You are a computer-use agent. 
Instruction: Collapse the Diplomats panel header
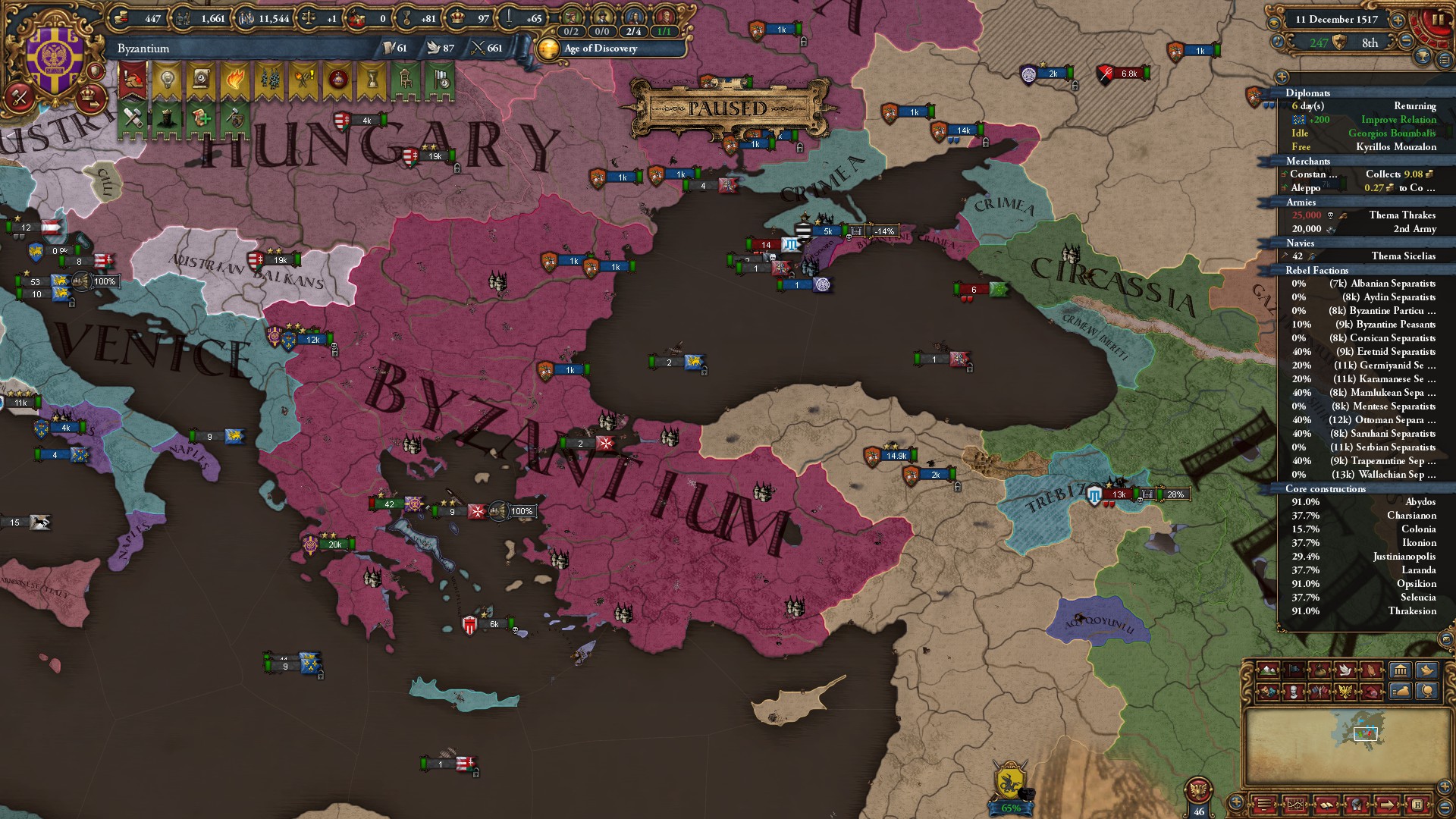coord(1308,93)
